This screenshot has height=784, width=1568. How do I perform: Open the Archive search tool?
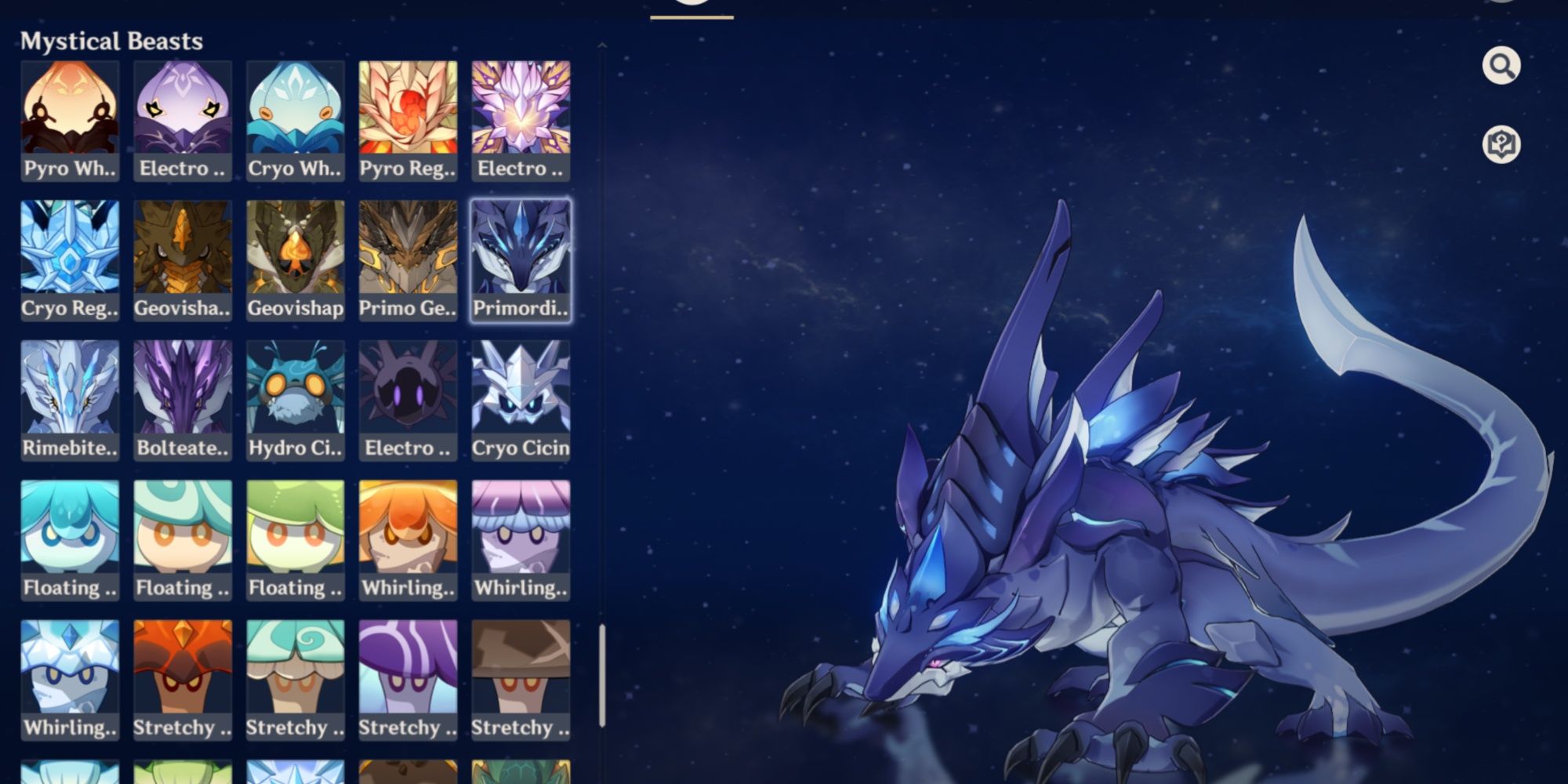pyautogui.click(x=1501, y=66)
